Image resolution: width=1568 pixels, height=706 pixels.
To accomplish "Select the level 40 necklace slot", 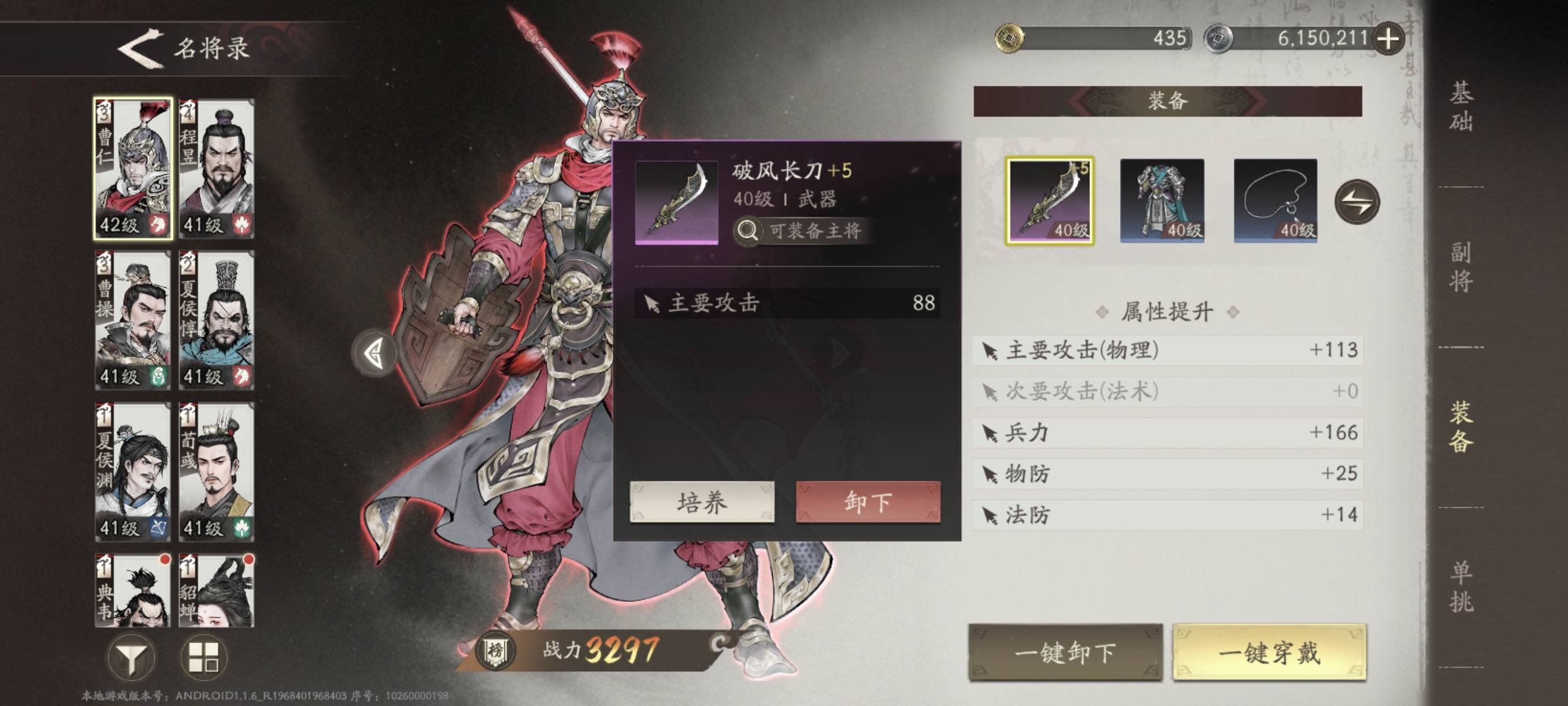I will [x=1275, y=201].
